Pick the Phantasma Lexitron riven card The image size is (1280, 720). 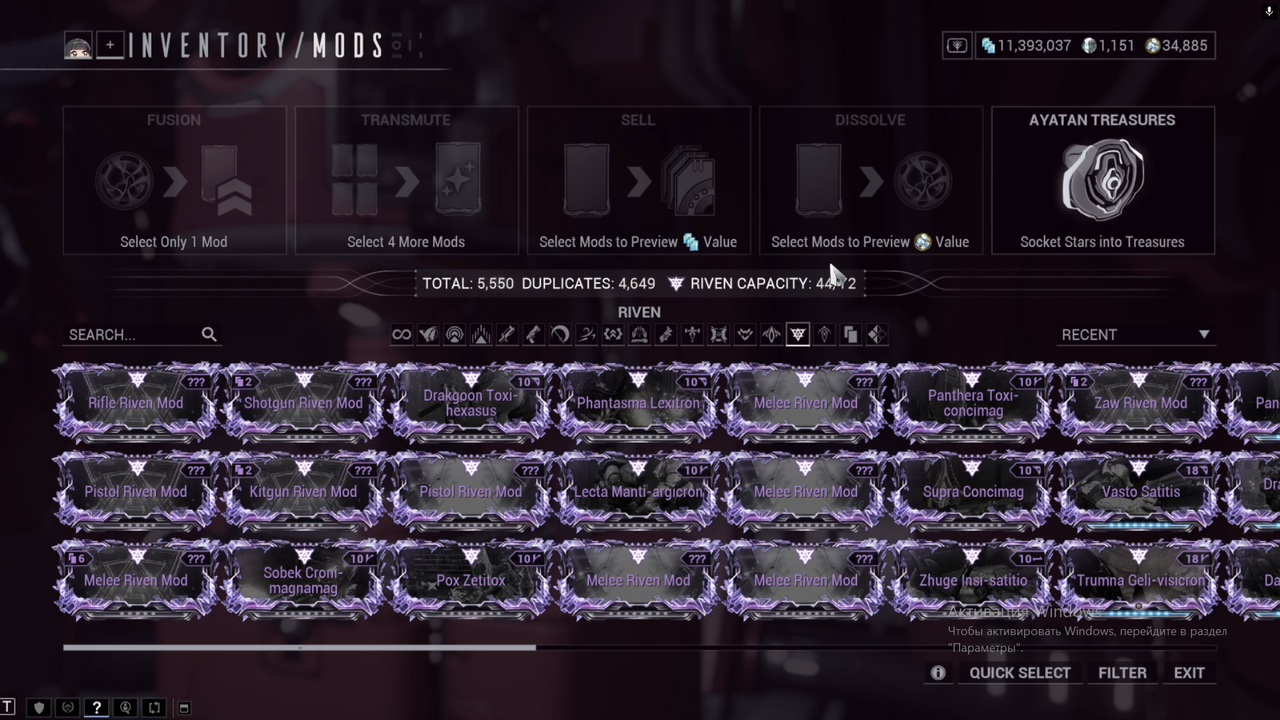pos(638,403)
